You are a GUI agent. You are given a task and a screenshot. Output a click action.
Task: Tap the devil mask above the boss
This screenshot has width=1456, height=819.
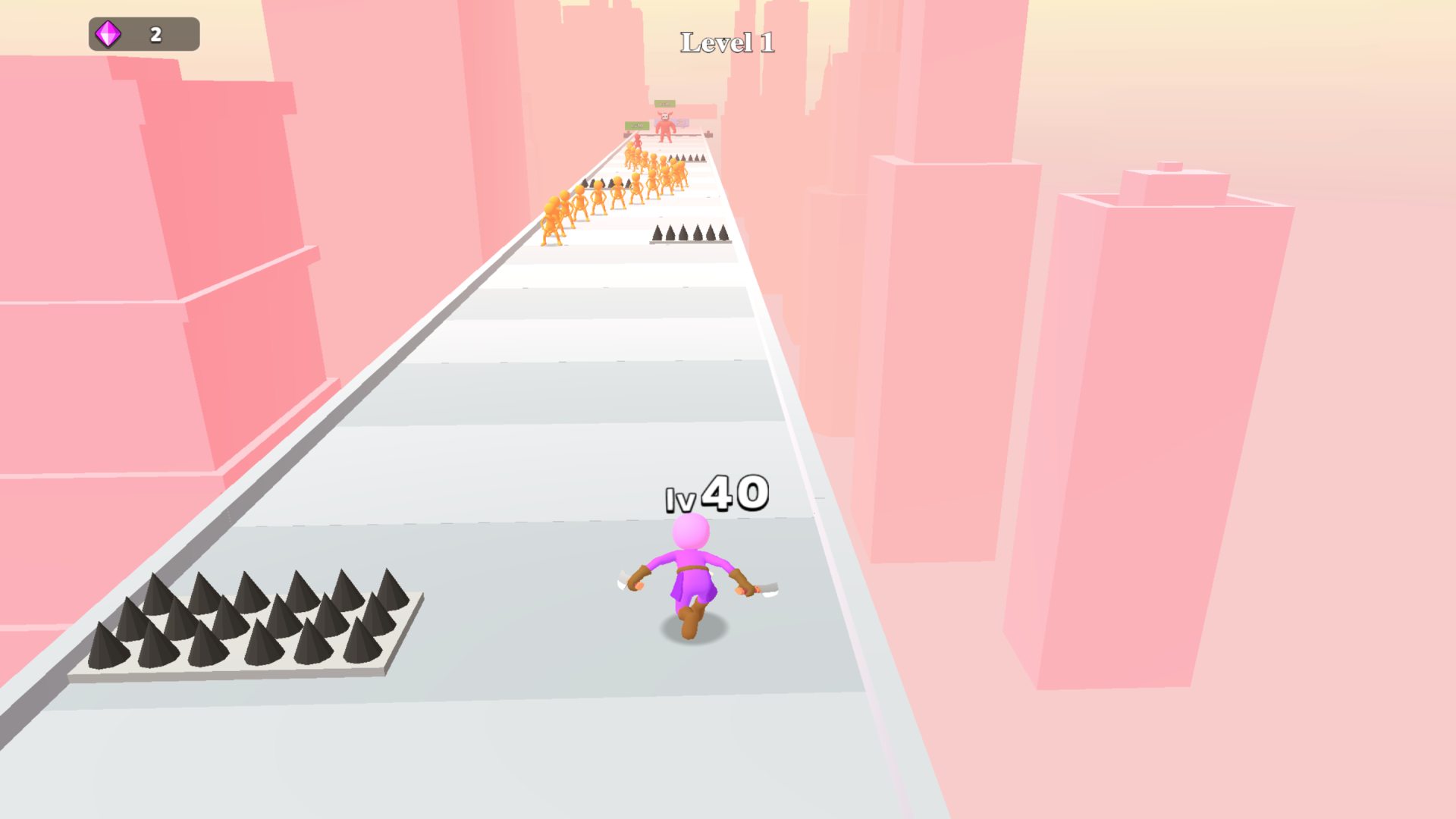(665, 115)
